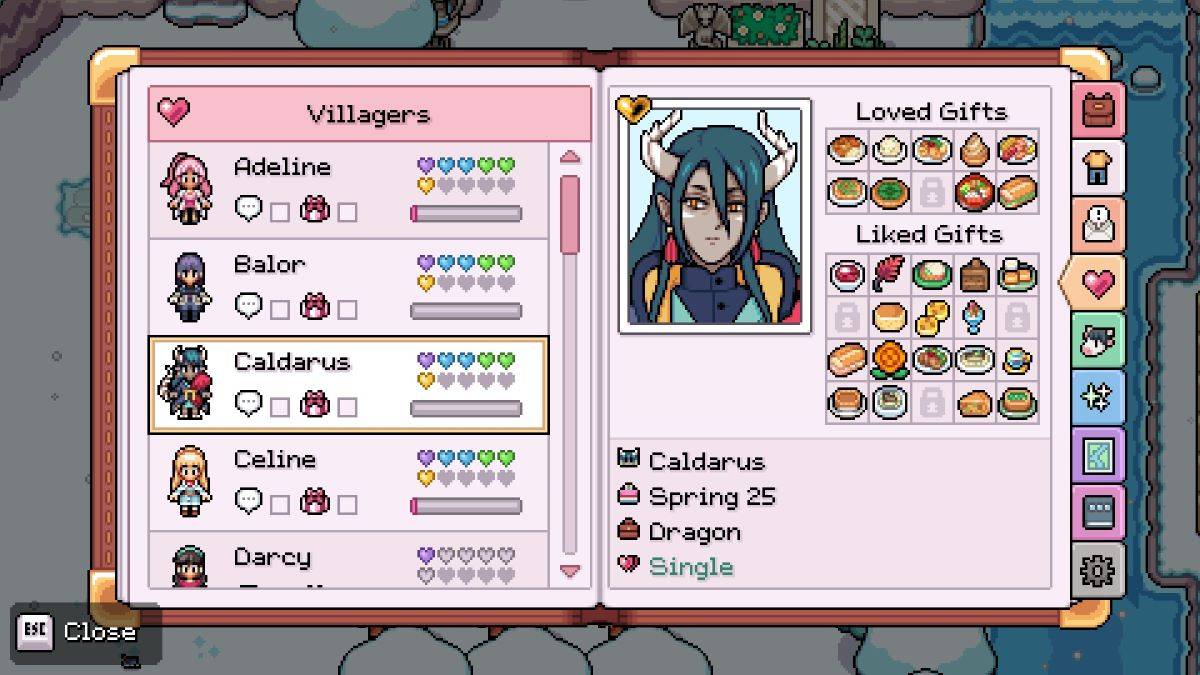Open the cow animals tab

coord(1098,340)
